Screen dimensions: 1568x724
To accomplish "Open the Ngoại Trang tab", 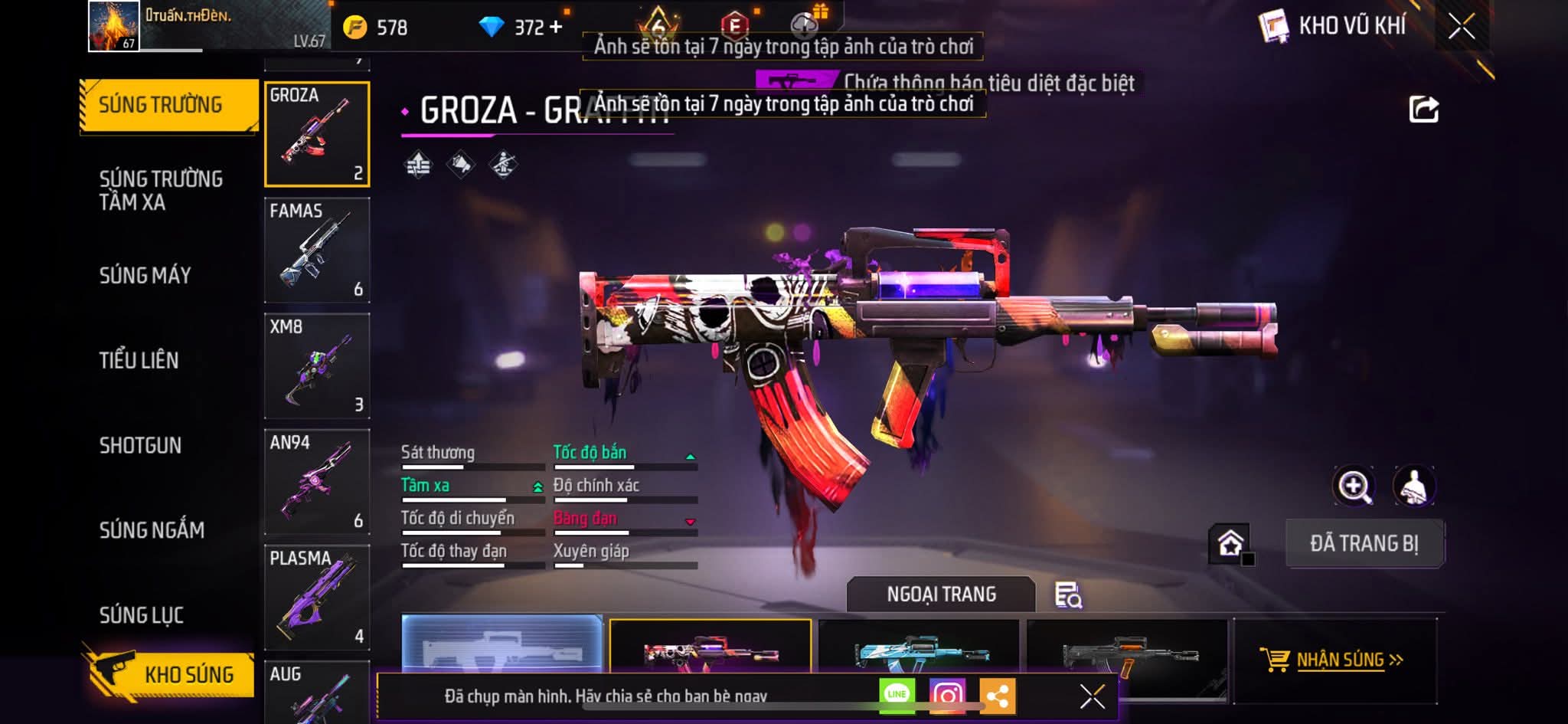I will [x=941, y=595].
